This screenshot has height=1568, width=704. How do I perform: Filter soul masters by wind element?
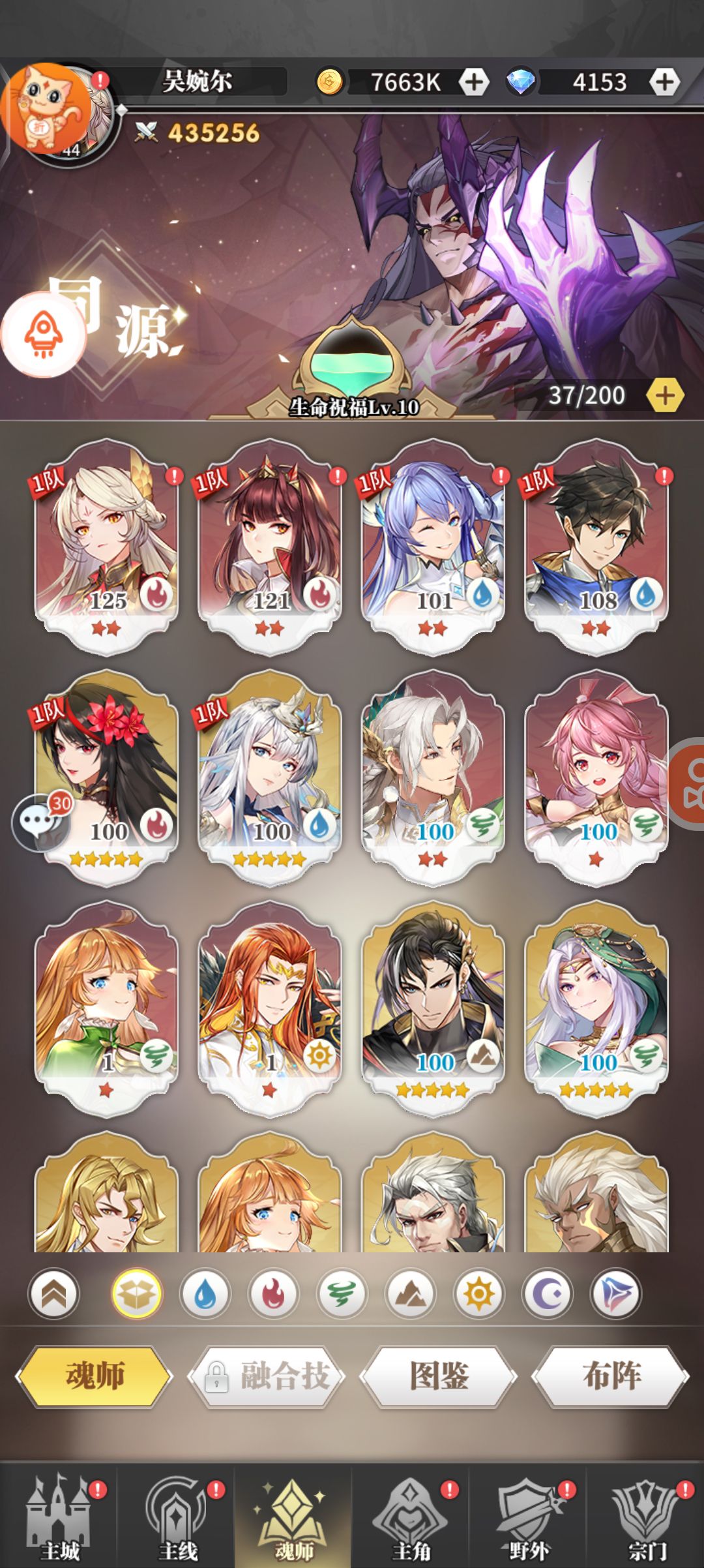[342, 1293]
